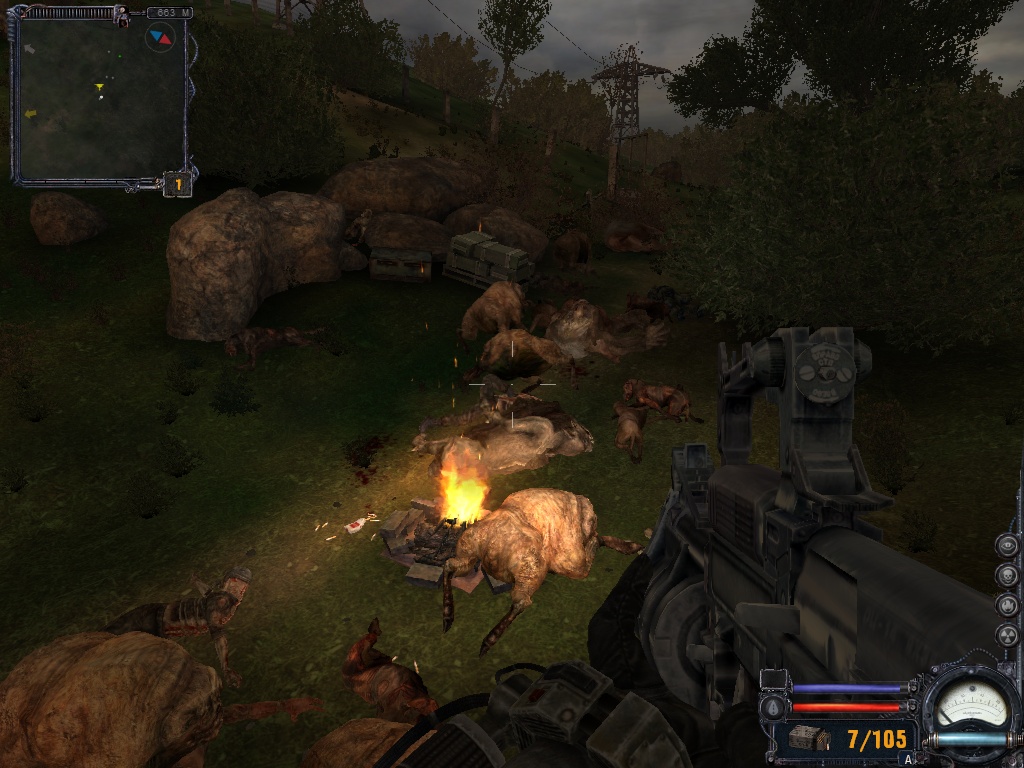Select the skull status icon
1024x768 pixels.
[1007, 576]
